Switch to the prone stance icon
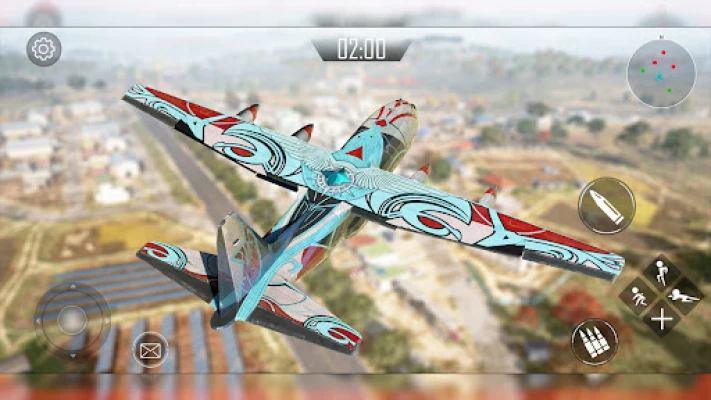The image size is (711, 400). coord(685,296)
